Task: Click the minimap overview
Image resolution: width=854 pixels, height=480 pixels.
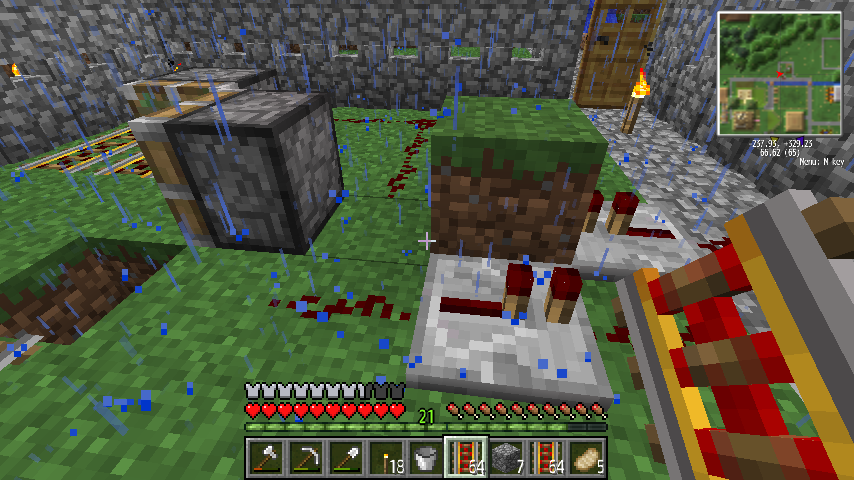Action: tap(779, 74)
